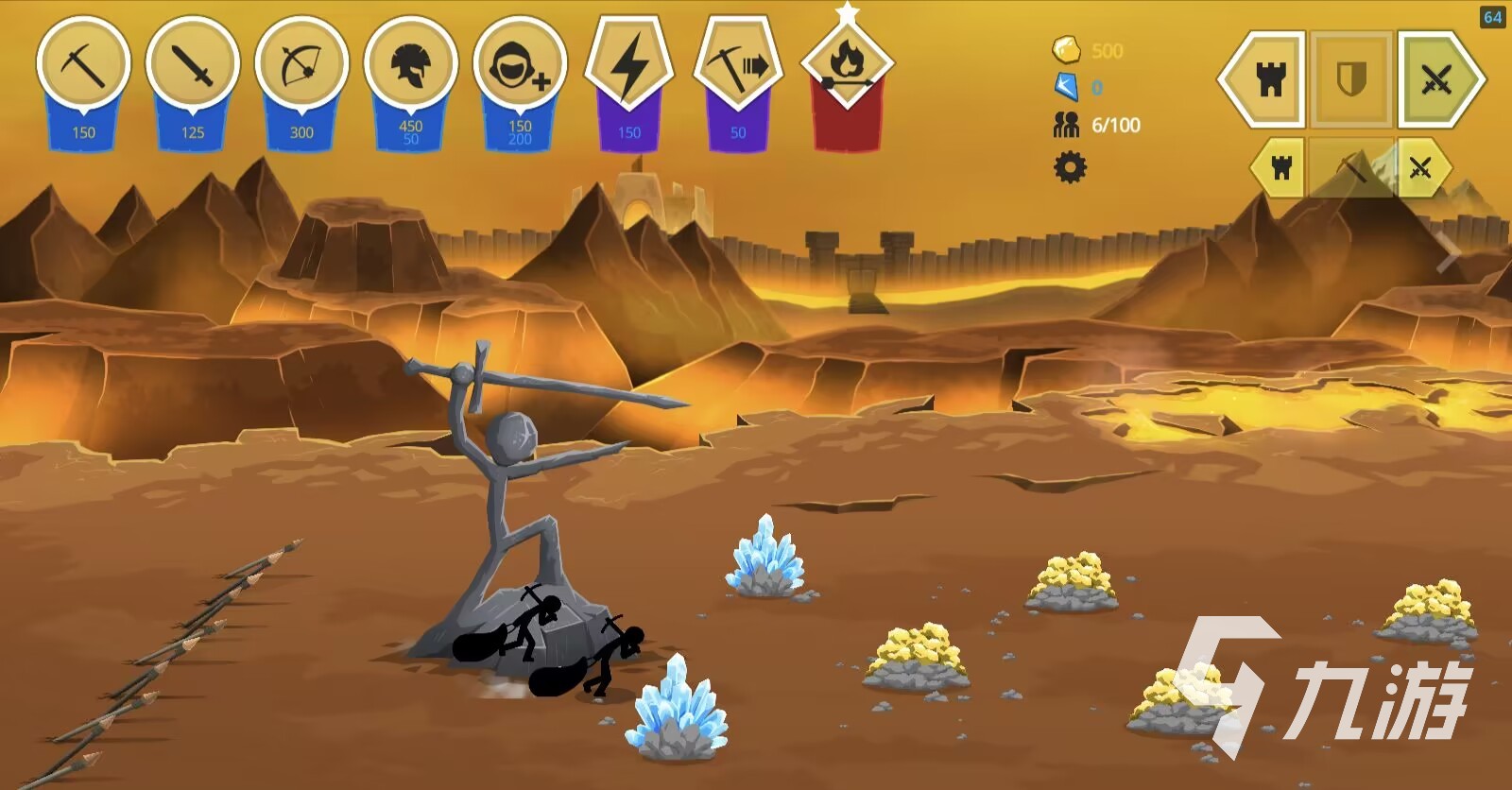Click the right chevron arrow at screen edge
The width and height of the screenshot is (1512, 790).
coord(1450,253)
